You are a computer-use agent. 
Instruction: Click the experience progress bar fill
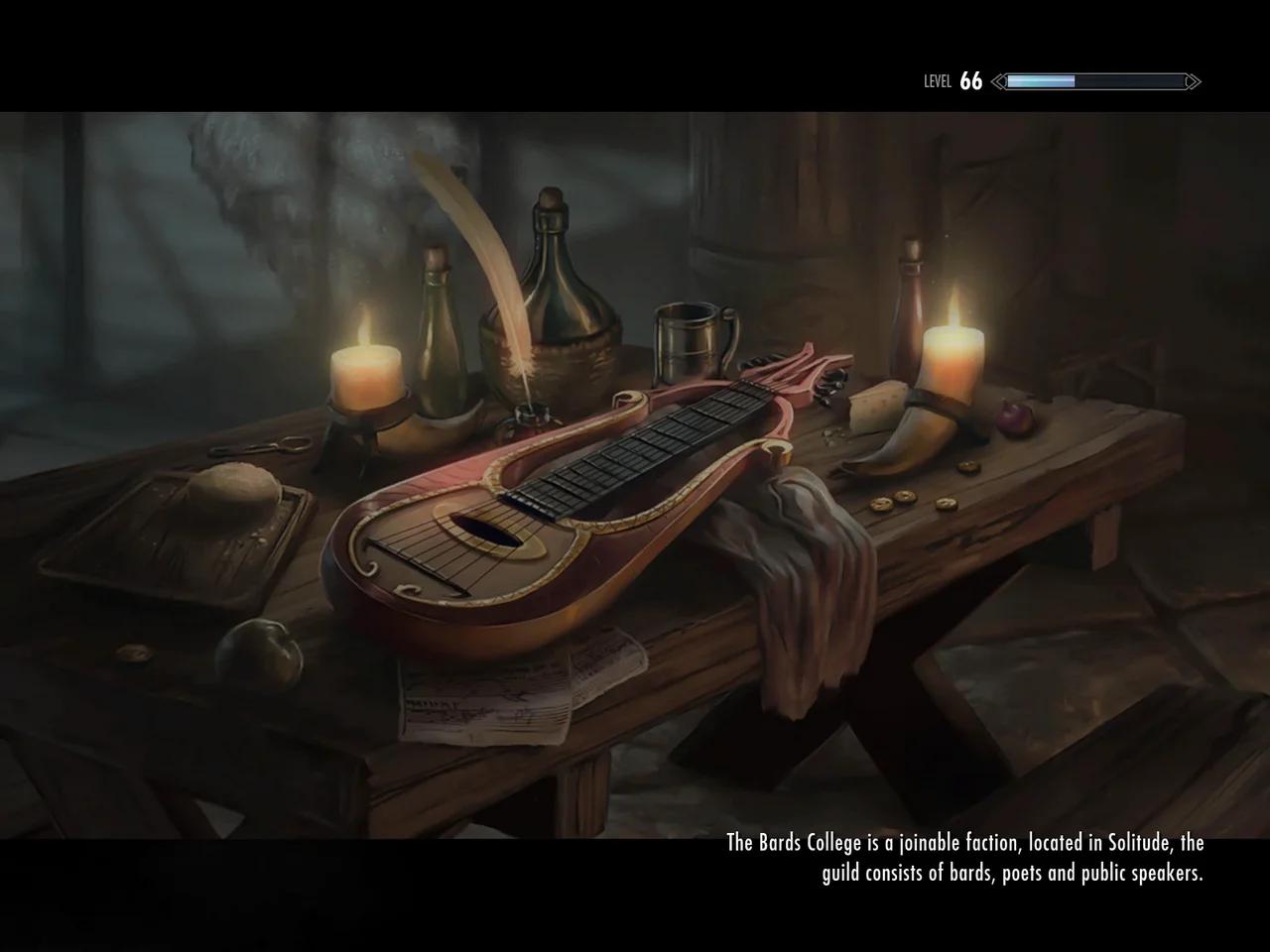(1040, 79)
